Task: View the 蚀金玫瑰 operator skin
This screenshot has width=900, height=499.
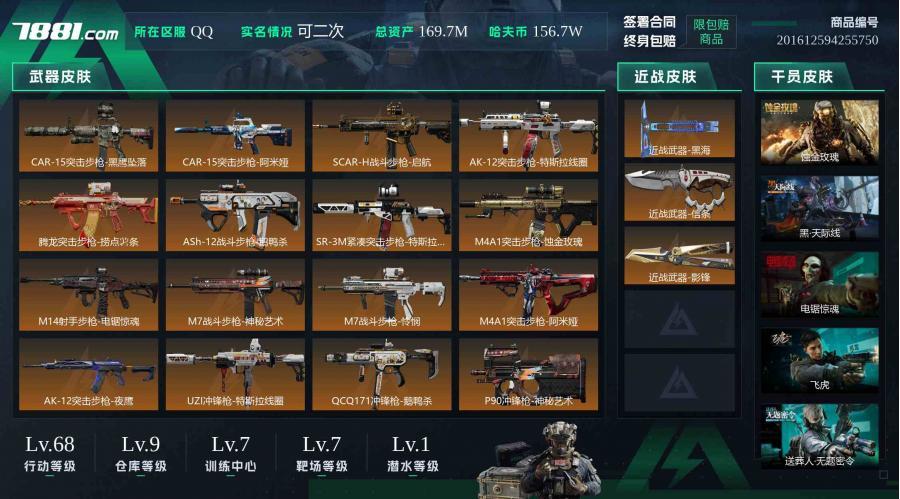Action: [820, 132]
